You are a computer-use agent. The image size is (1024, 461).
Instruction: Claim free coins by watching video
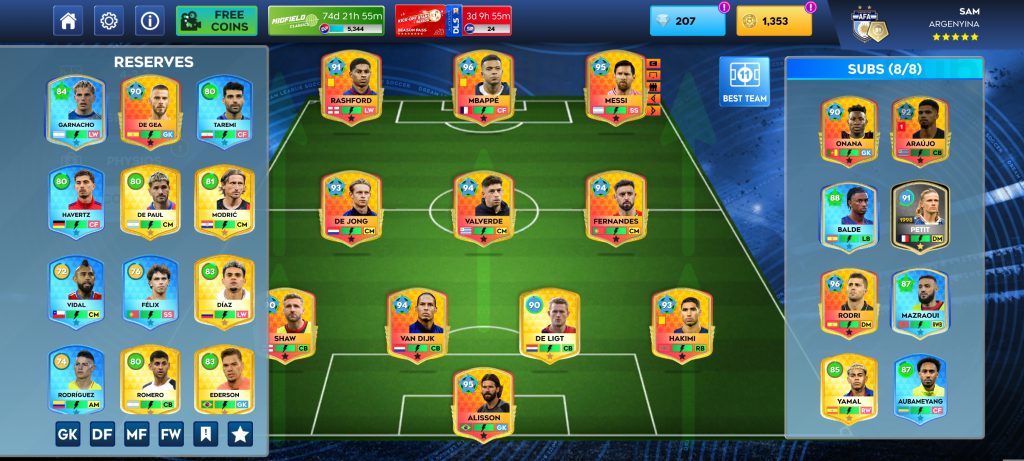coord(216,20)
